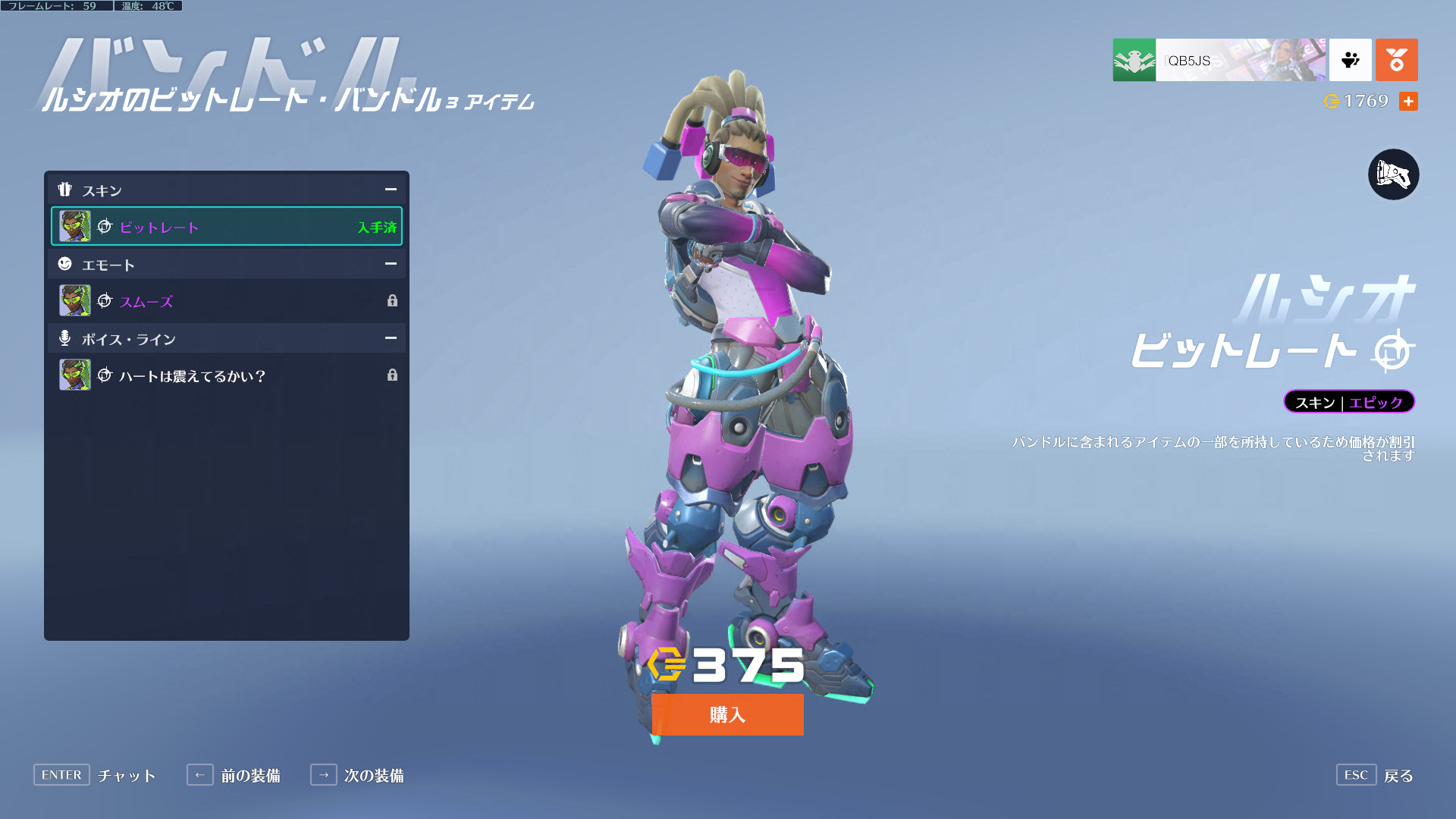1456x819 pixels.
Task: Open the QB5JS player profile card
Action: (x=1219, y=60)
